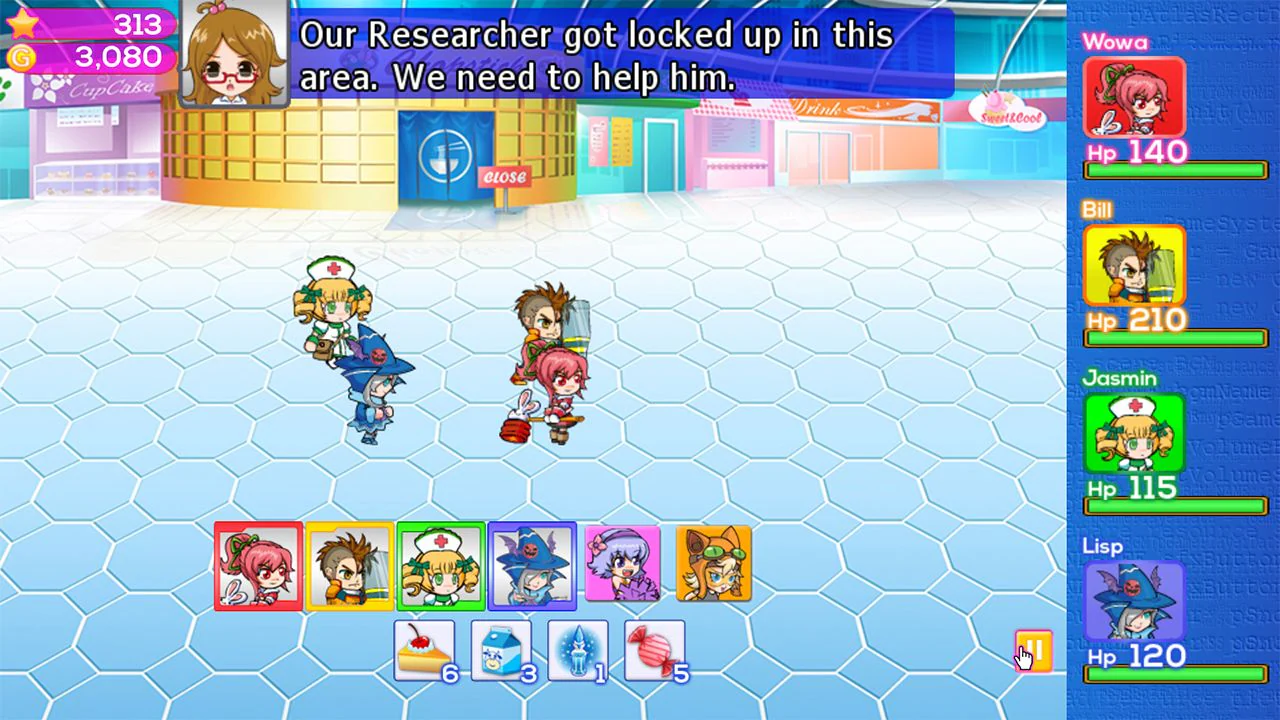Select the purple-haired character card

[624, 565]
